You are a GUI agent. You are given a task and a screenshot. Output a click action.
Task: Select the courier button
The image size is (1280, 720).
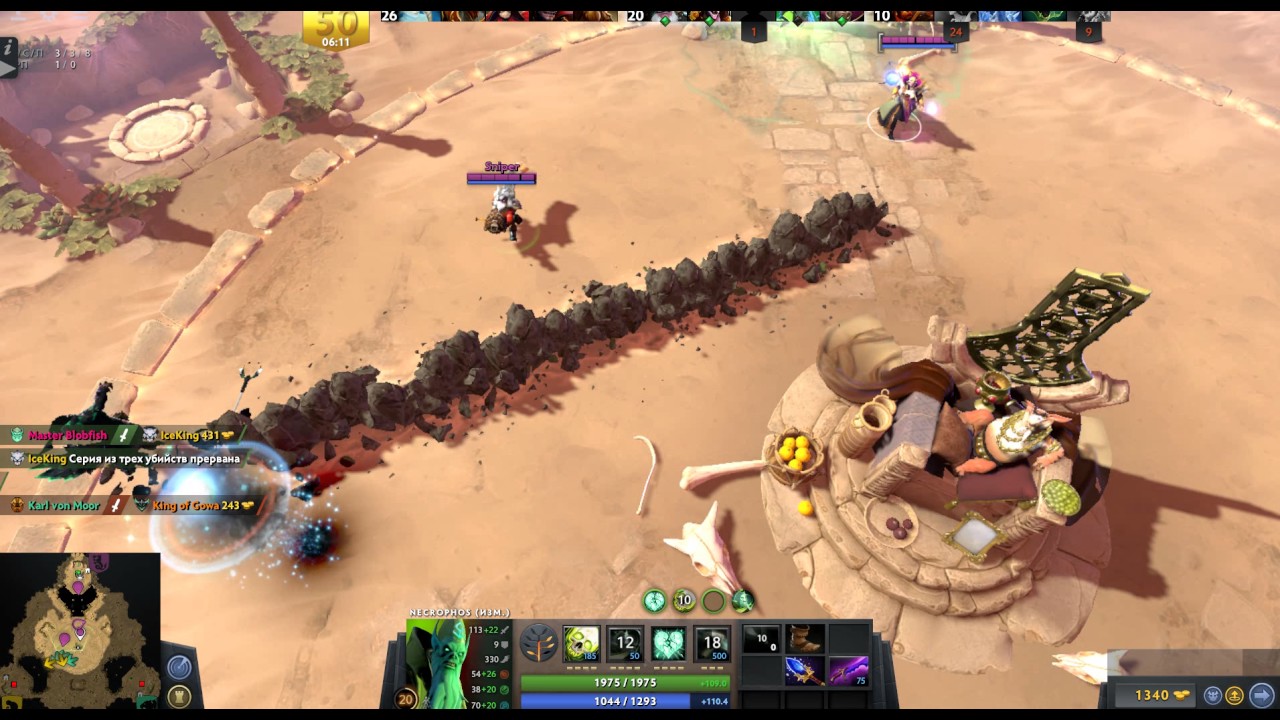pos(1213,695)
